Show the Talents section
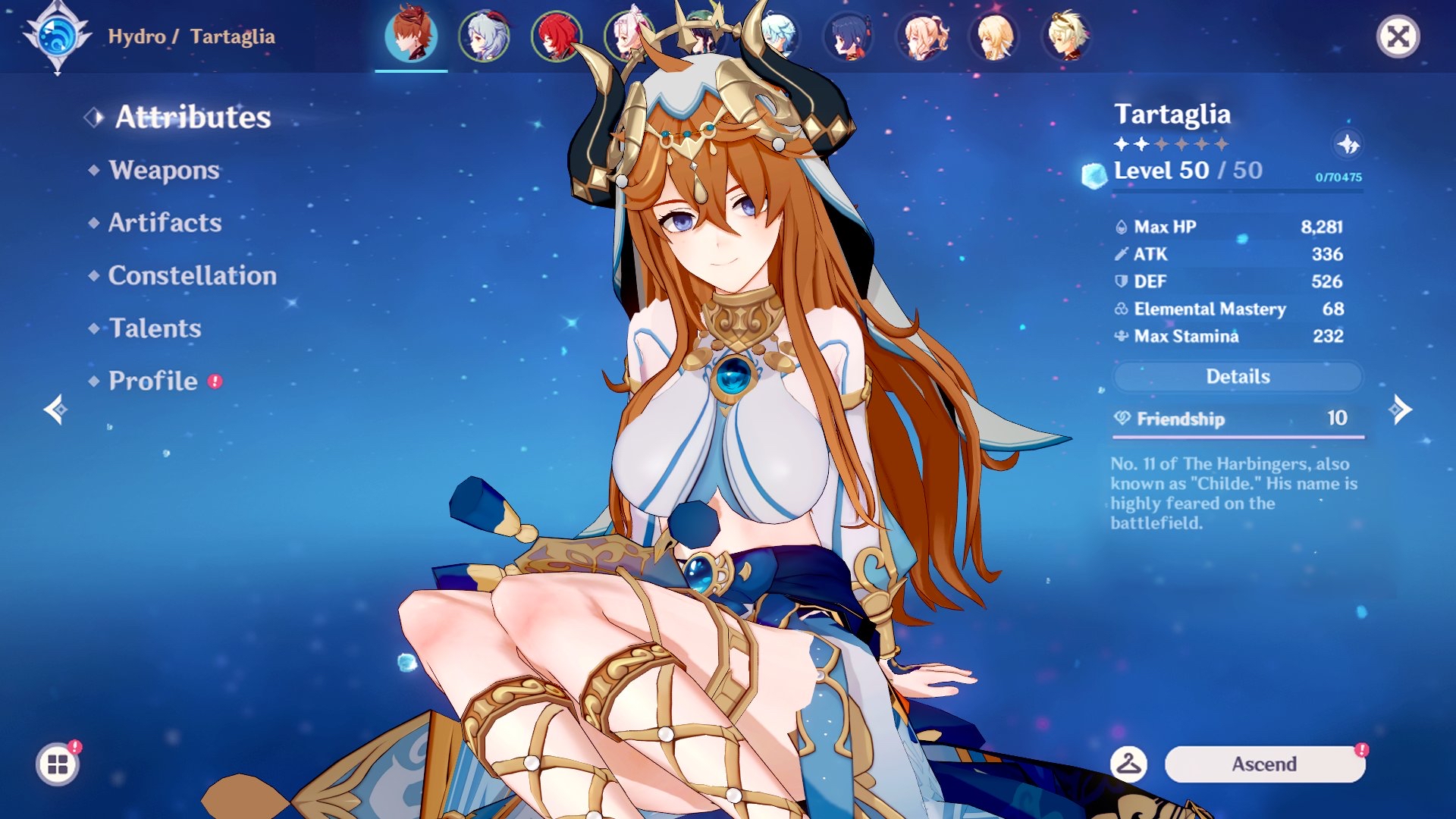The image size is (1456, 819). [x=155, y=328]
